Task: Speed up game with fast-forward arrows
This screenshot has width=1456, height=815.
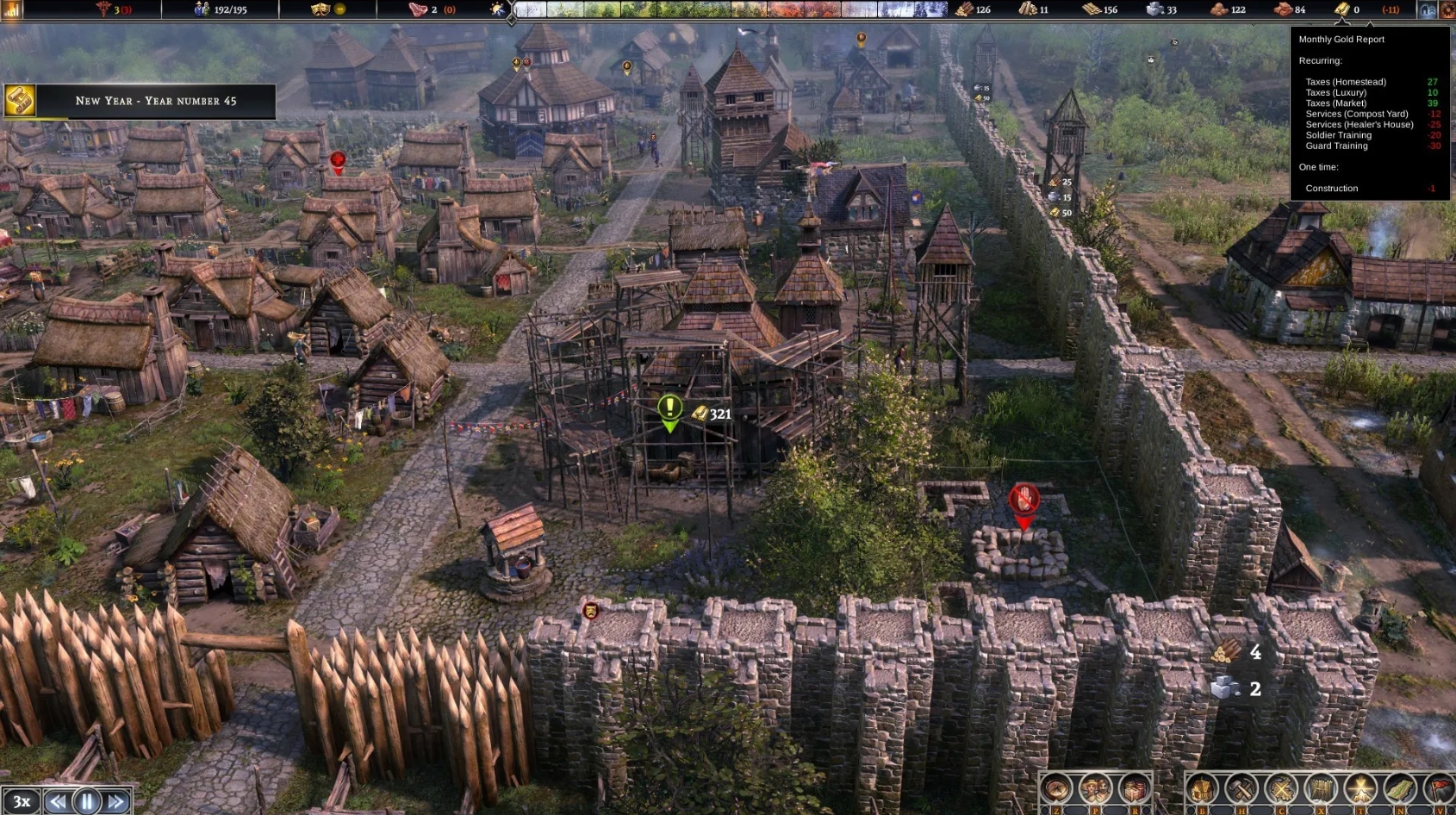Action: click(x=116, y=801)
